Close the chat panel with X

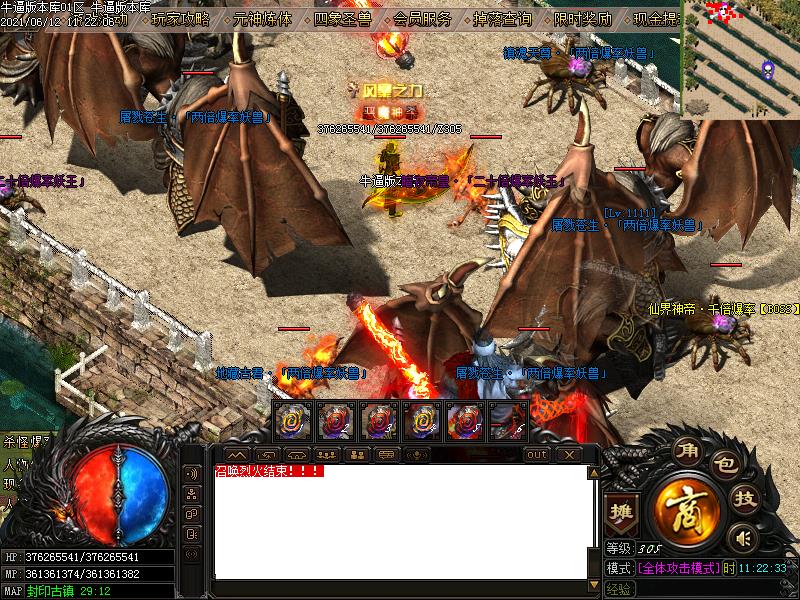(x=568, y=455)
